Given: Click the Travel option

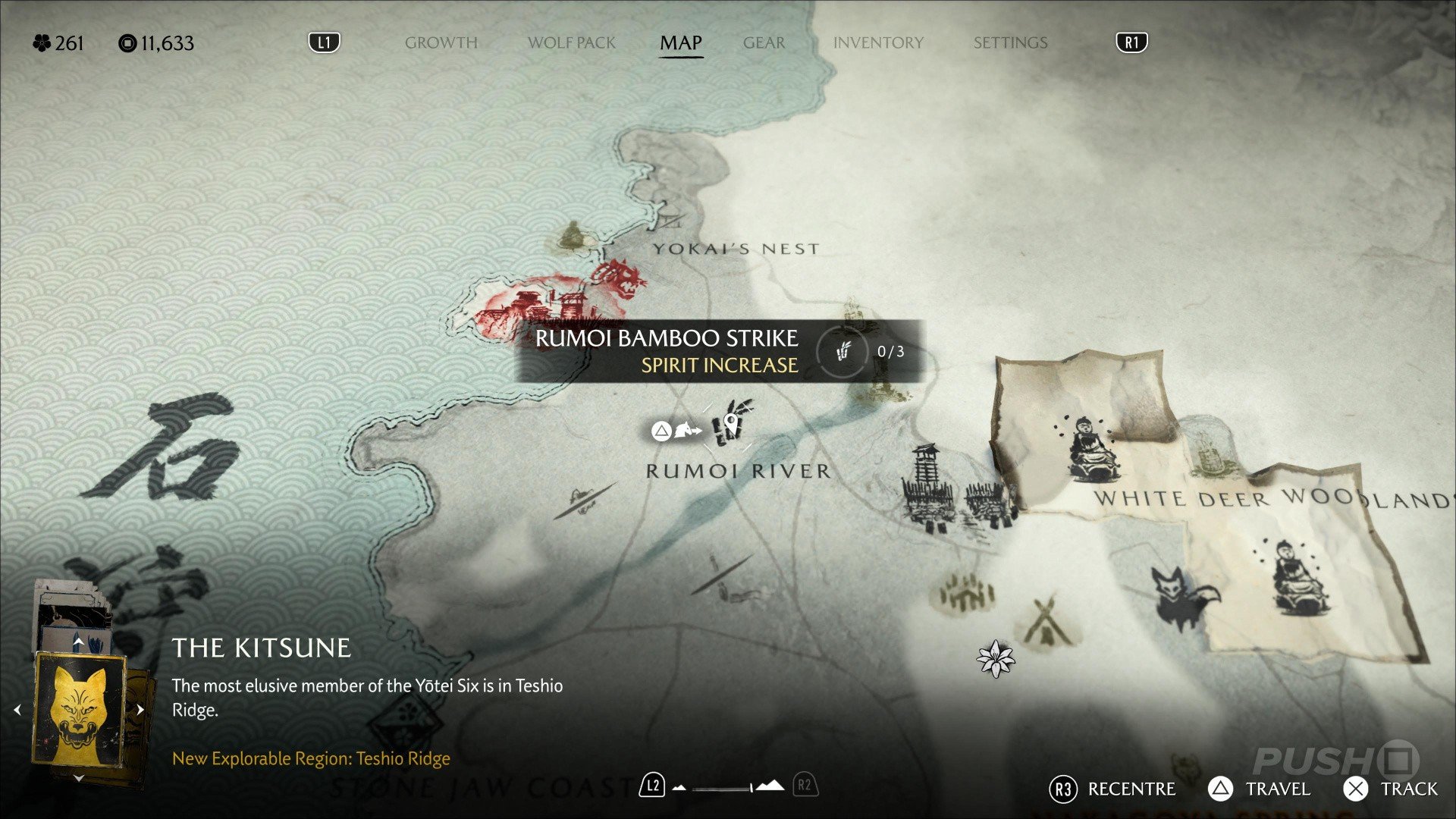Looking at the screenshot, I should [x=1259, y=789].
